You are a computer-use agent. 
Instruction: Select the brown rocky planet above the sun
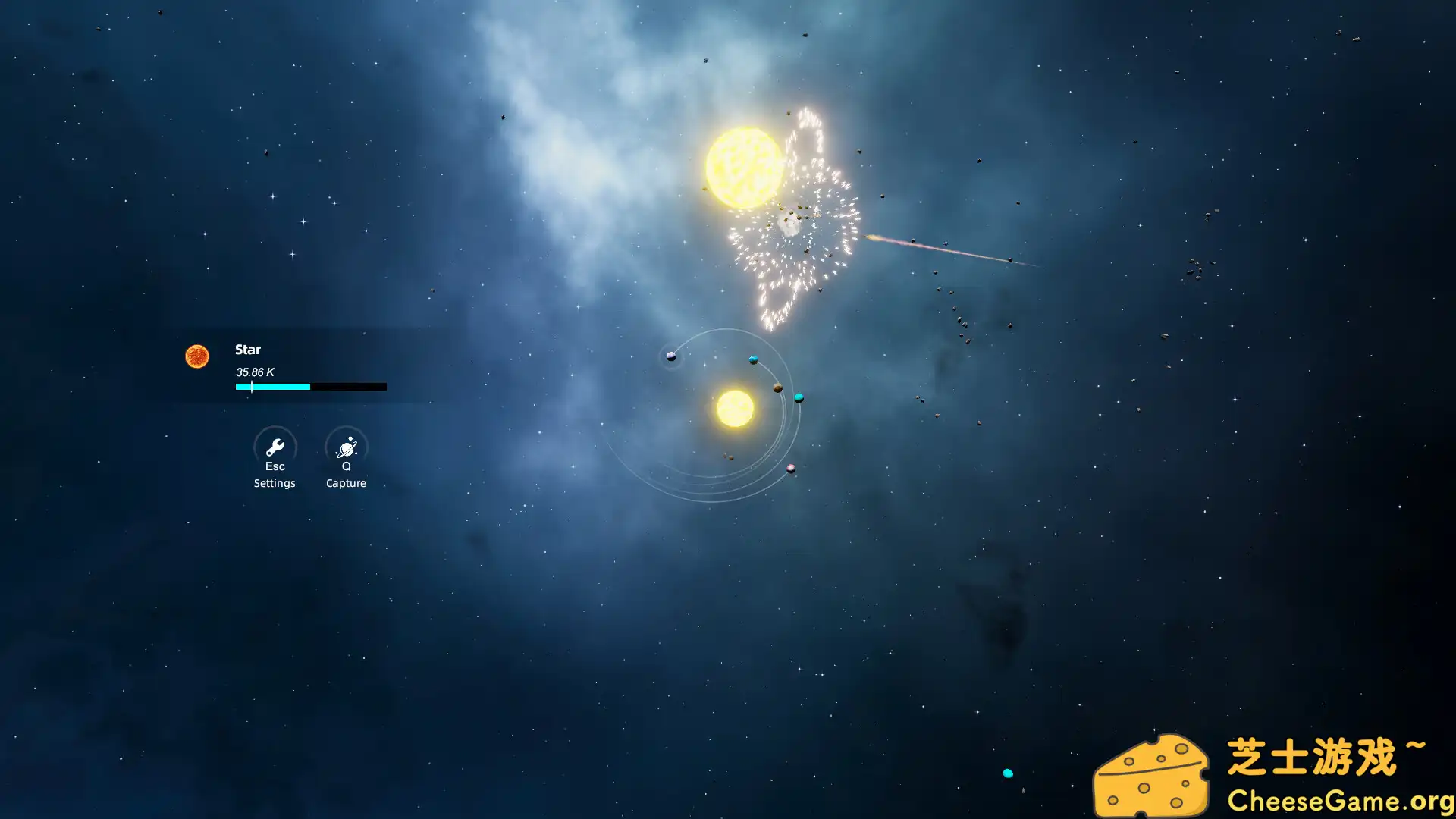(777, 388)
